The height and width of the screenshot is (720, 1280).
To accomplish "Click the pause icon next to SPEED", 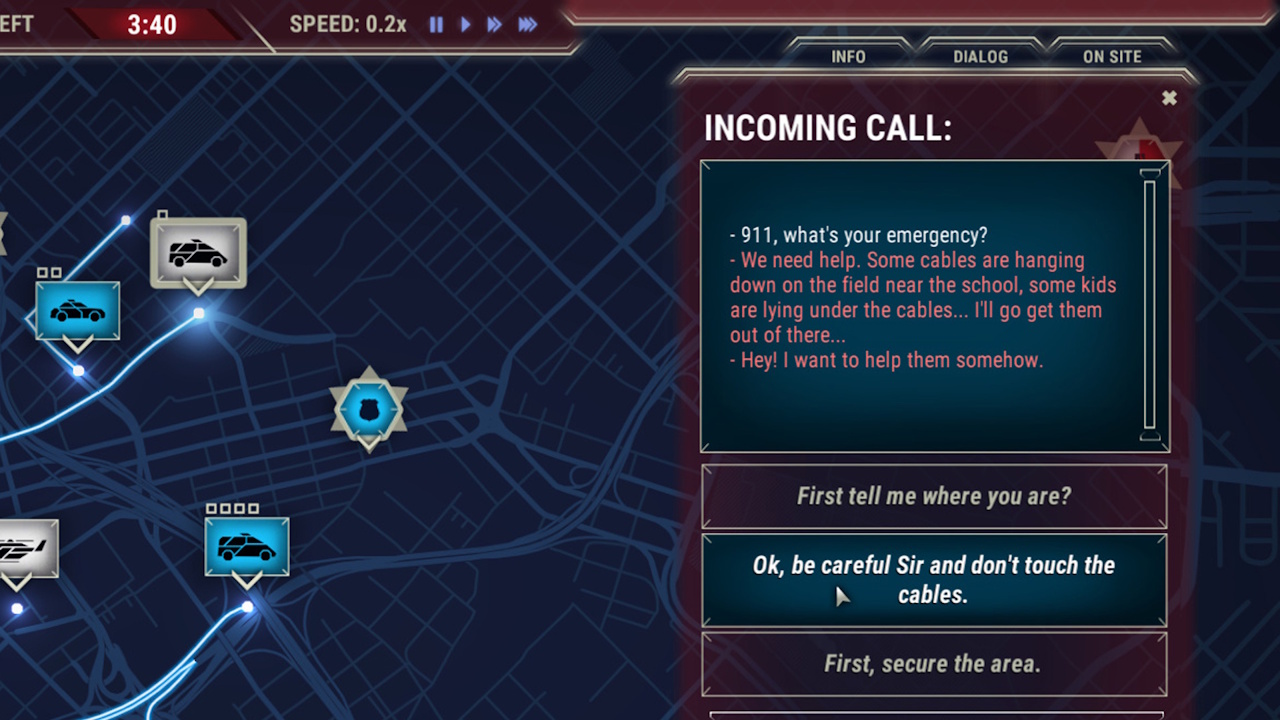I will (x=436, y=25).
